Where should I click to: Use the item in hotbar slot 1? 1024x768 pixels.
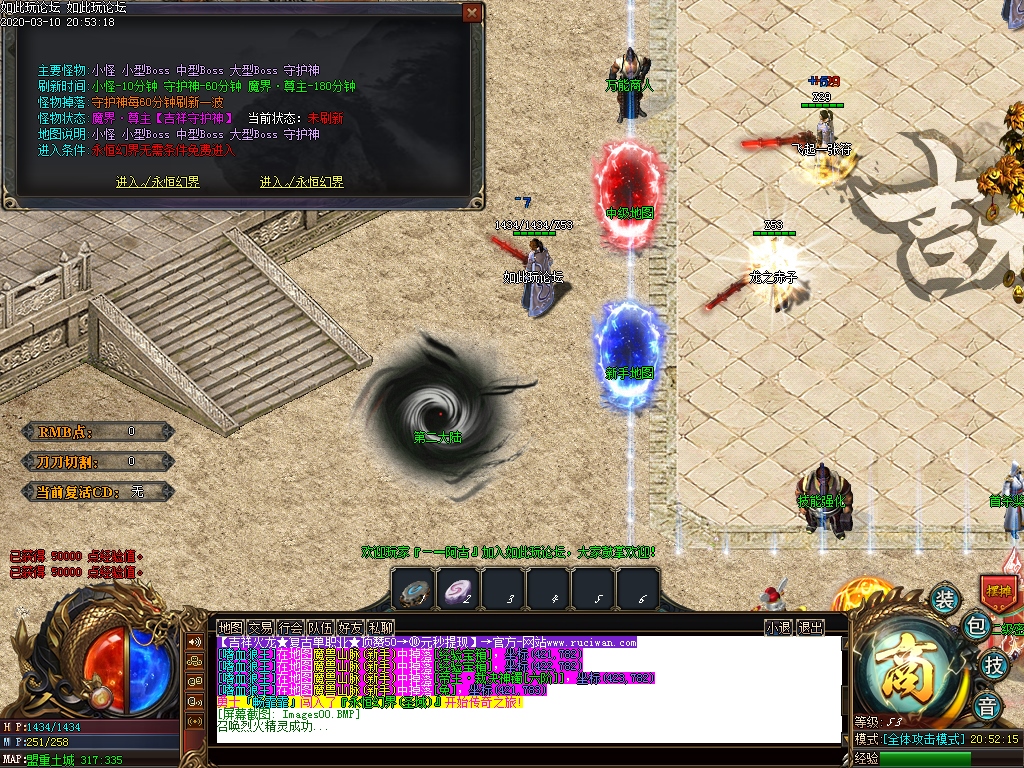point(412,590)
